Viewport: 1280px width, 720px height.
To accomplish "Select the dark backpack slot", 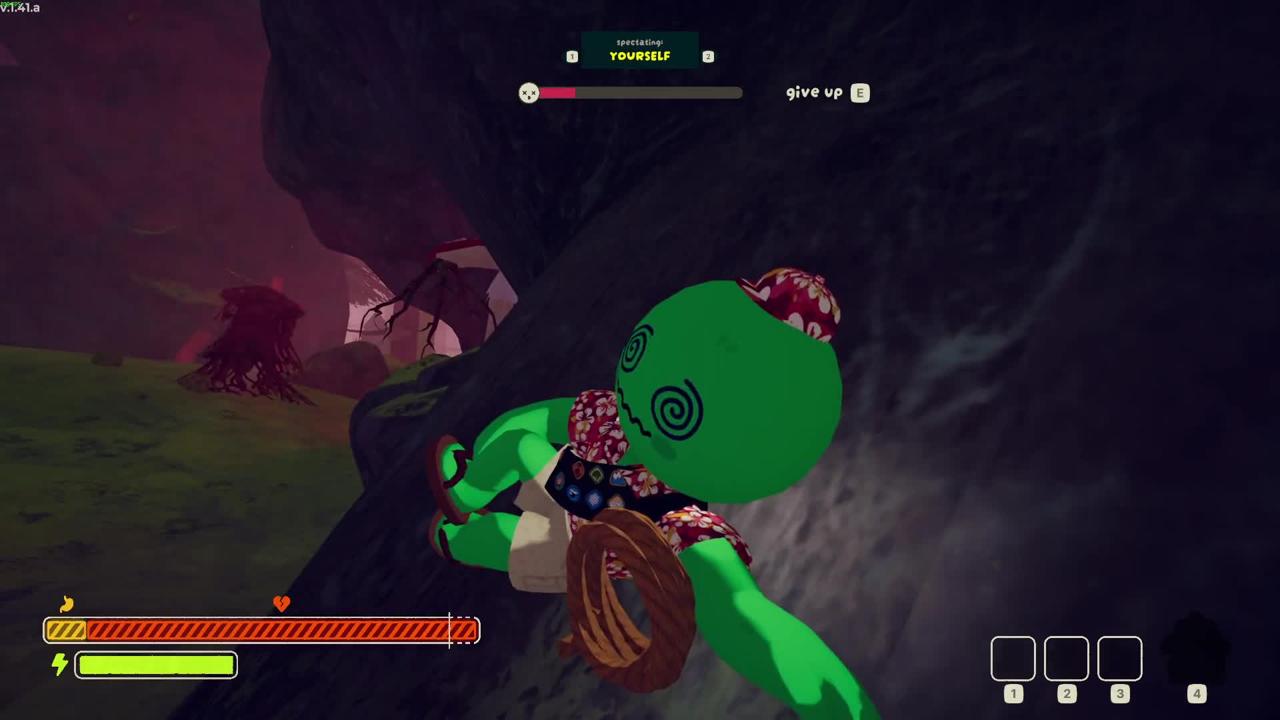I will click(1196, 655).
